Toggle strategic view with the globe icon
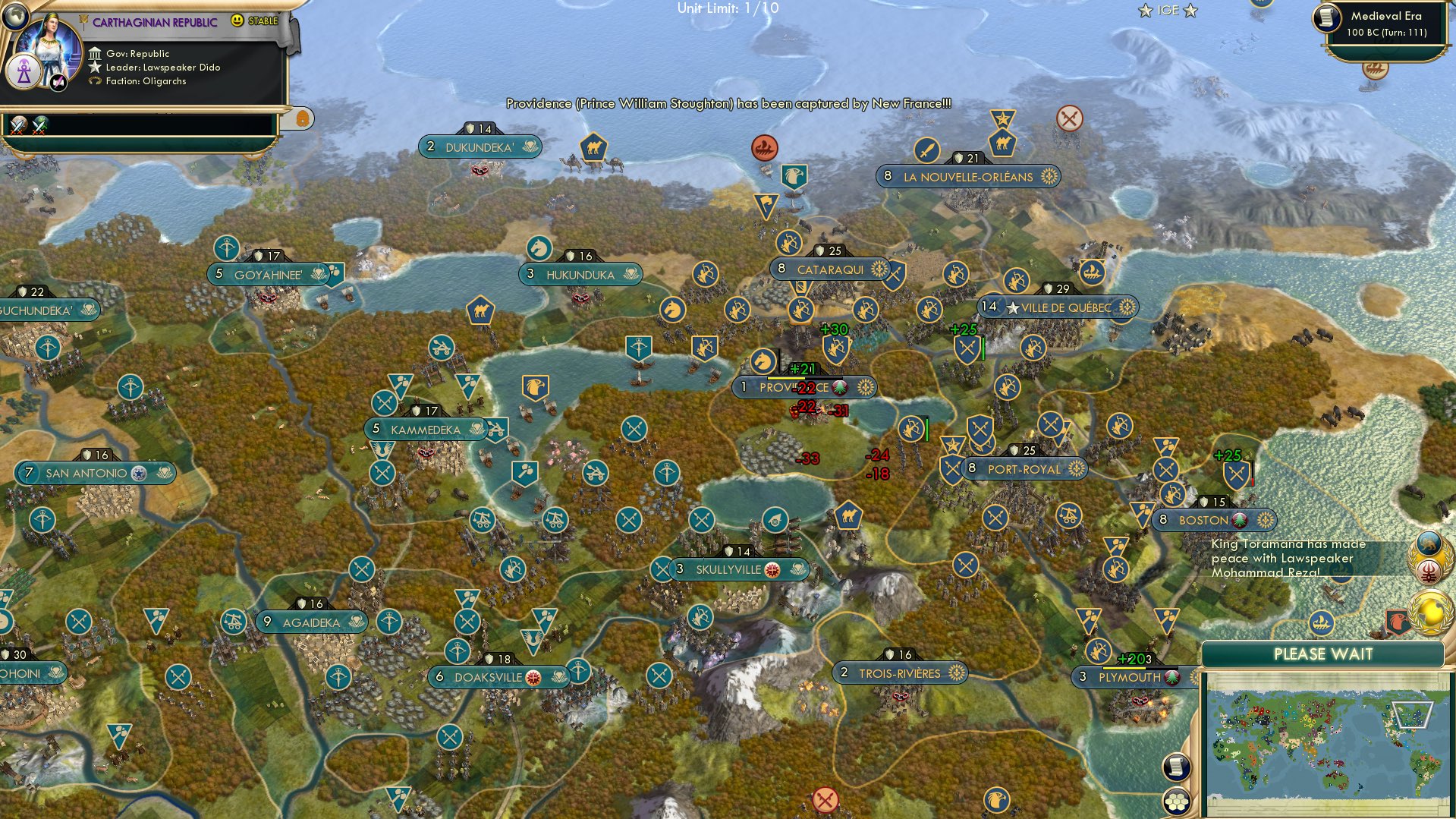Screen dimensions: 1456x819 pos(16,17)
